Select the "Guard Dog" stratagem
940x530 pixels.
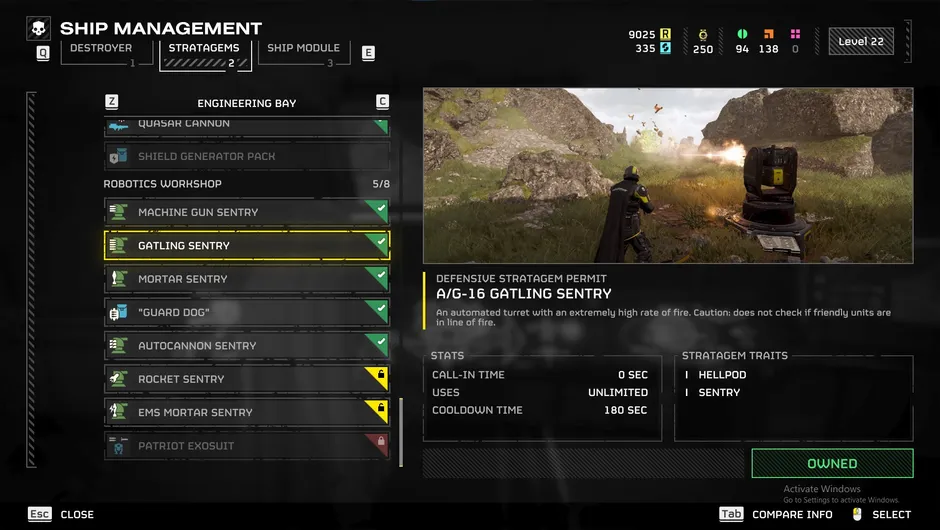[246, 312]
